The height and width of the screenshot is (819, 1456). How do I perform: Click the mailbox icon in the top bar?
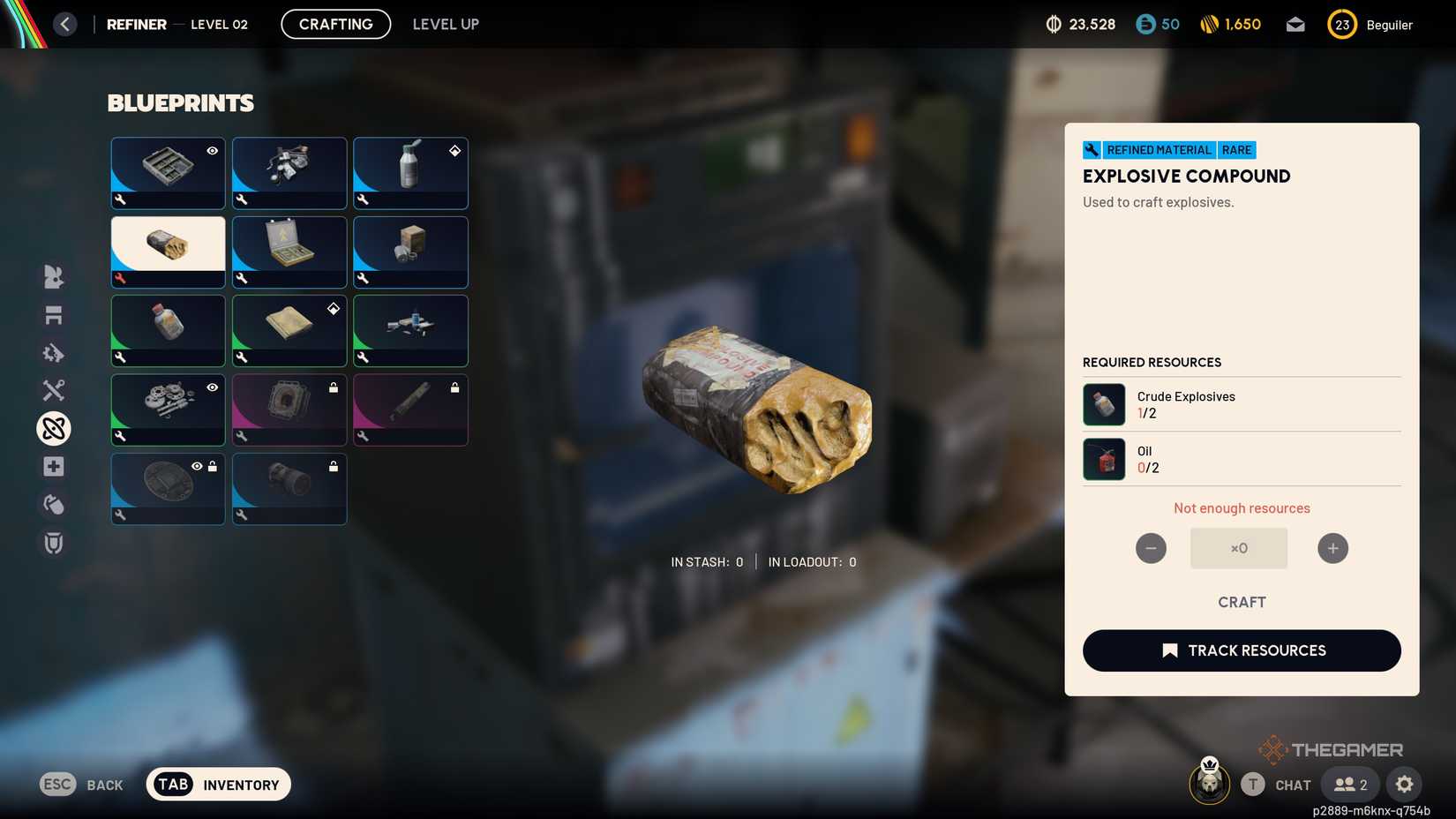[1295, 24]
